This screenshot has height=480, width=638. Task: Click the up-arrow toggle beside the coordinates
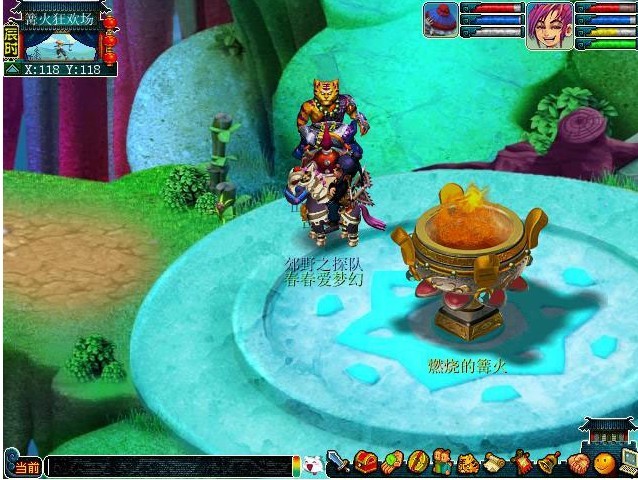point(11,70)
